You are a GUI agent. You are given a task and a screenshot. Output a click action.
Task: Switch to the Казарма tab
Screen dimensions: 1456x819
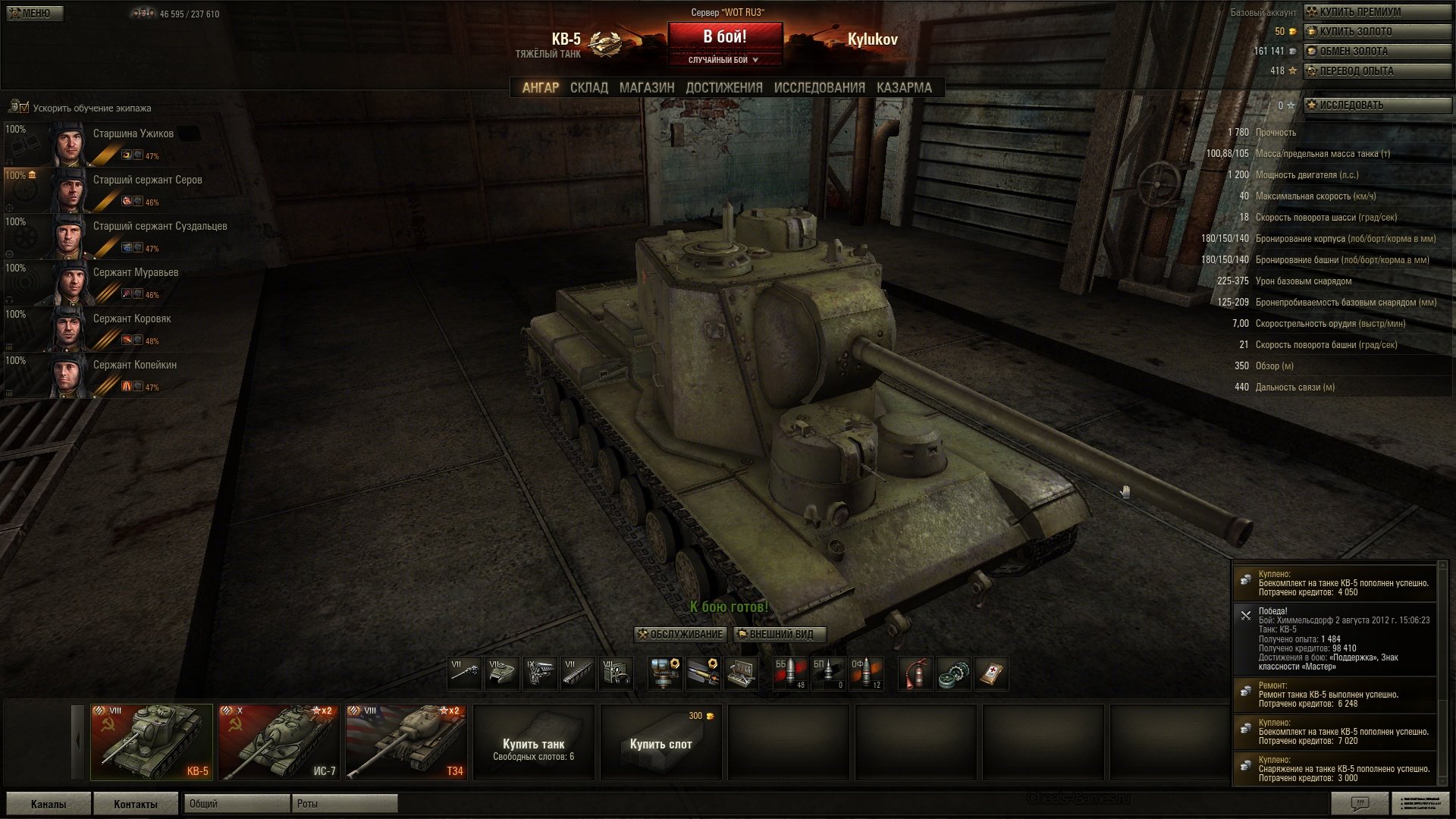click(x=904, y=88)
